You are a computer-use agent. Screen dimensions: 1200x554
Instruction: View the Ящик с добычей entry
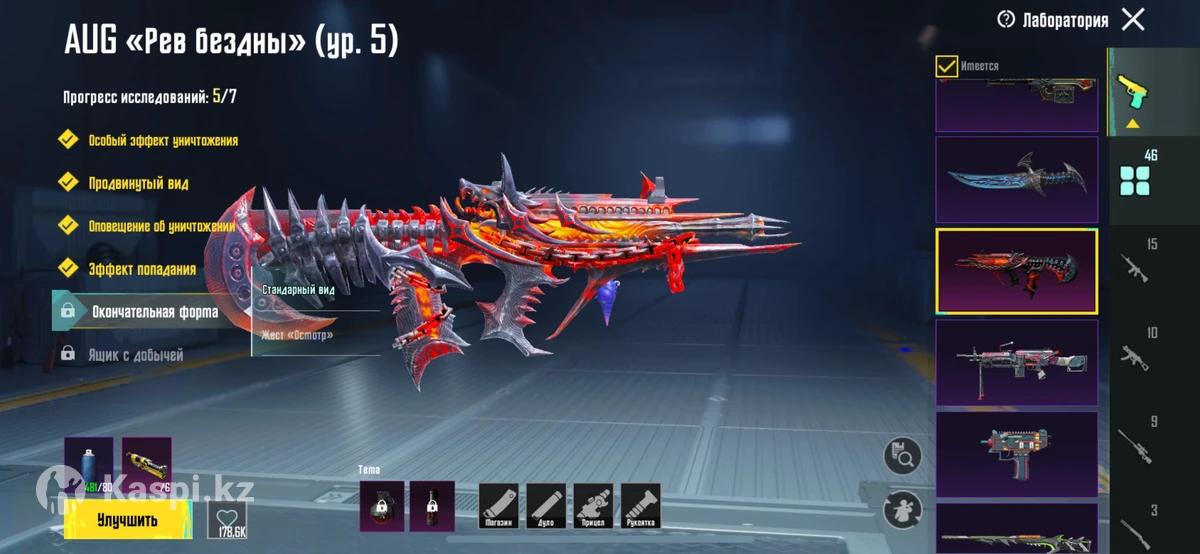(x=135, y=354)
